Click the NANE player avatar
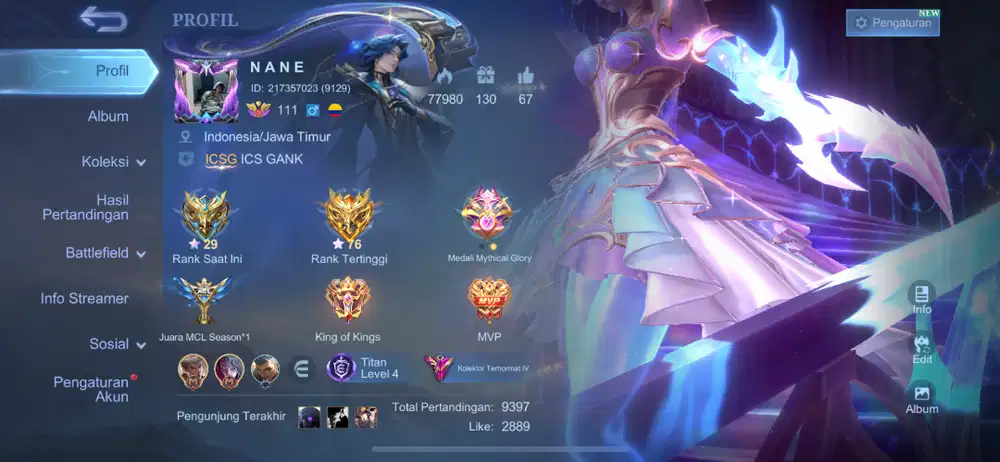1000x462 pixels. 206,90
